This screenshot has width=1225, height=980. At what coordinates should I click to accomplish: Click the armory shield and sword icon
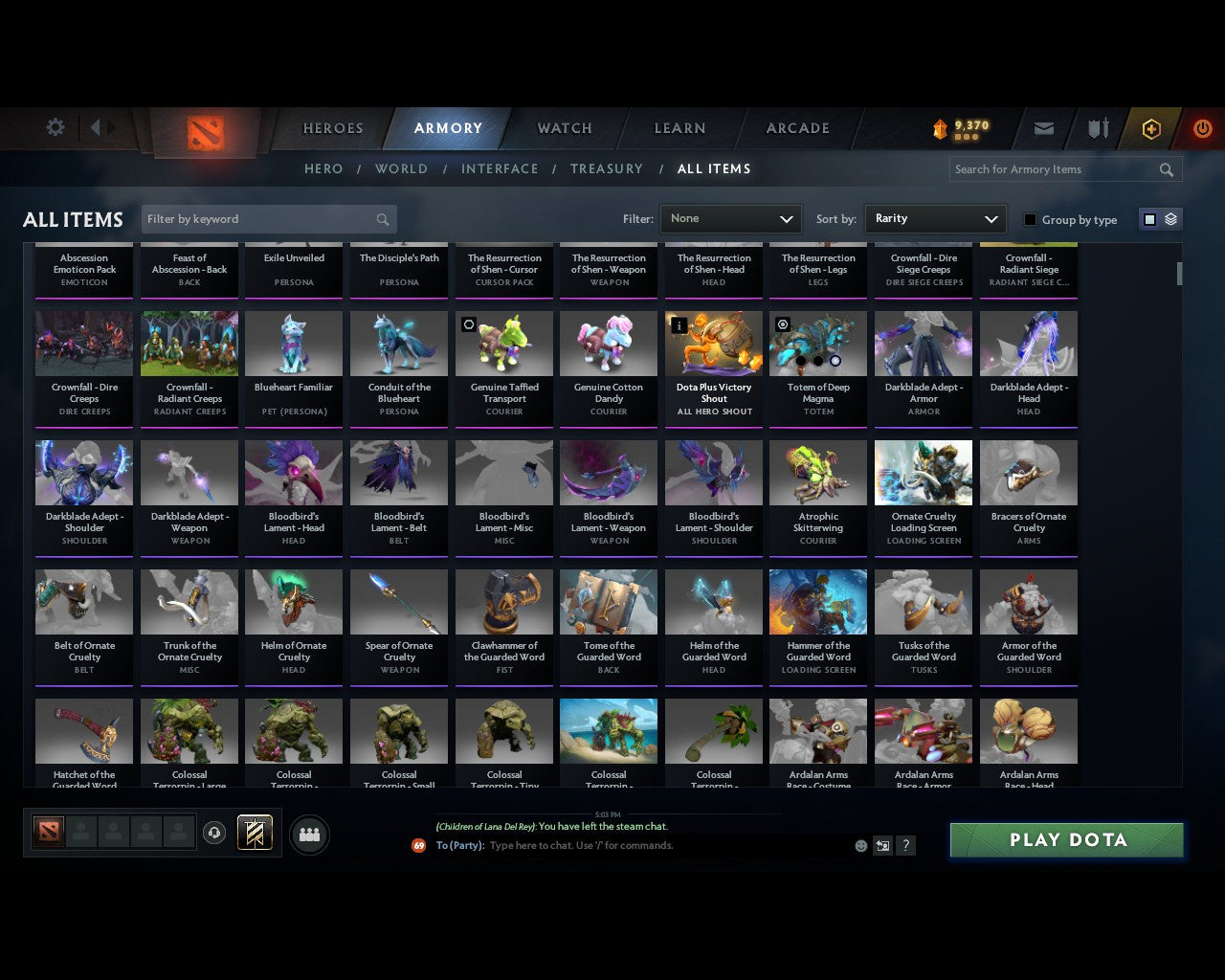1097,127
